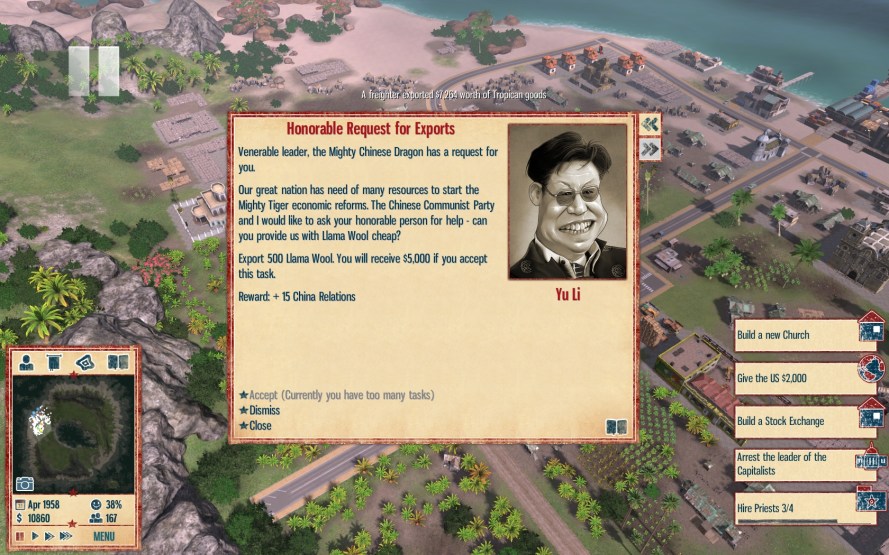Screen dimensions: 889x555
Task: Click the camera icon on minimap
Action: [x=25, y=484]
